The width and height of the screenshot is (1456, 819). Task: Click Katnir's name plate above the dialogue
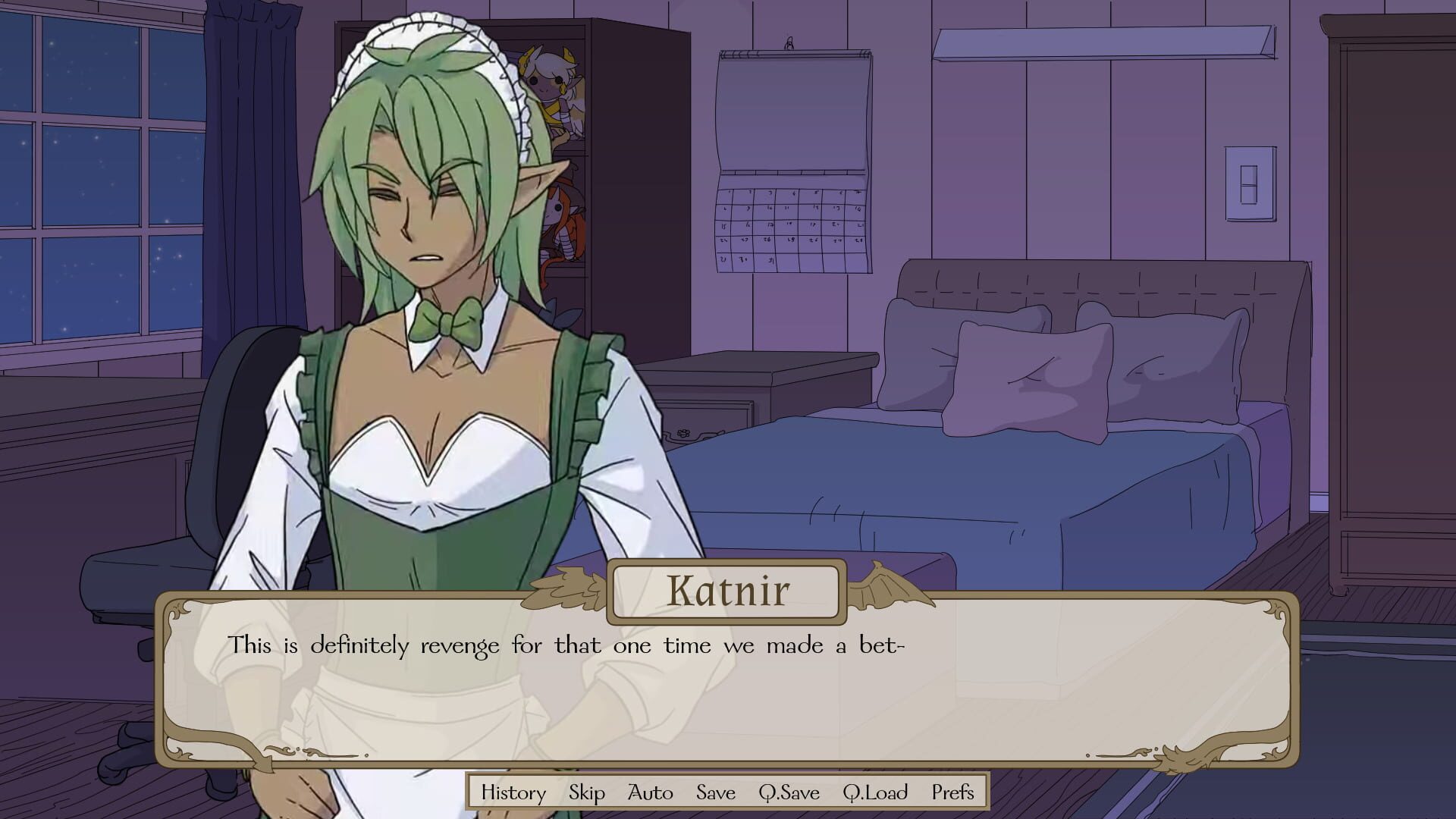click(x=728, y=588)
